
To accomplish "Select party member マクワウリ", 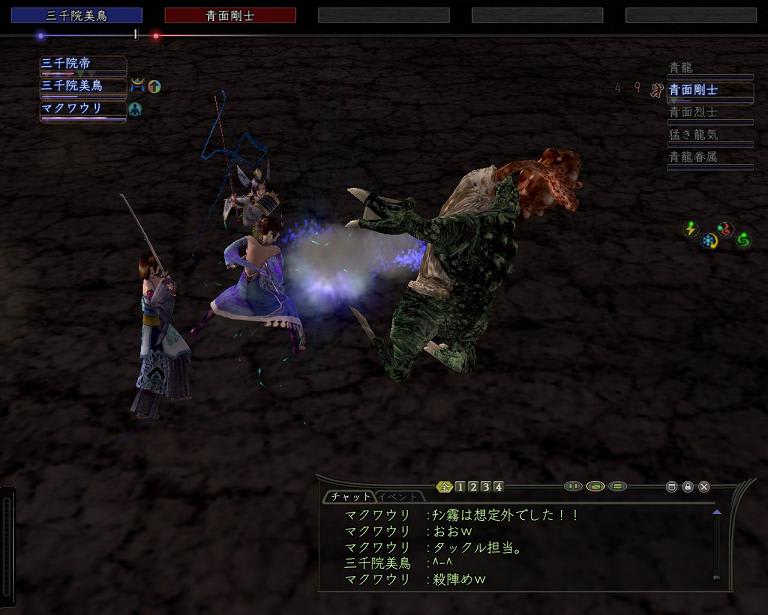I will click(83, 108).
